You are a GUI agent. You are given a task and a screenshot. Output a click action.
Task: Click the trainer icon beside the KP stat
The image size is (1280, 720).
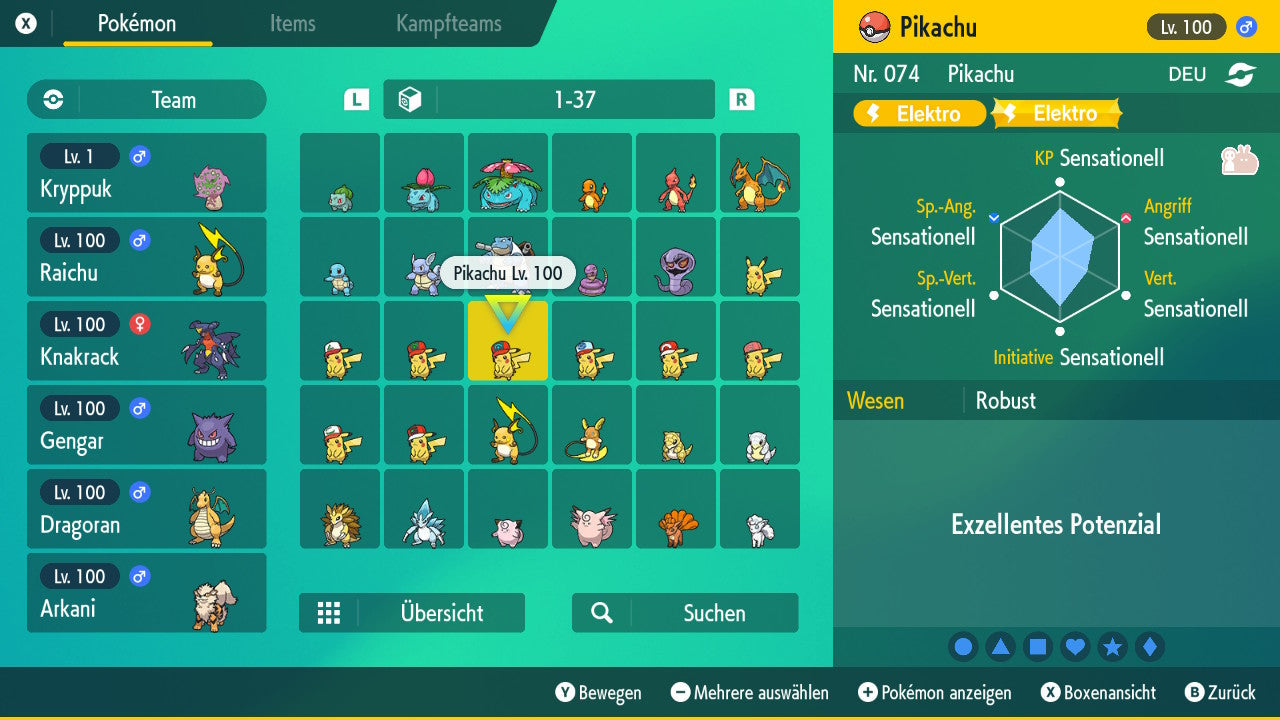[1240, 158]
